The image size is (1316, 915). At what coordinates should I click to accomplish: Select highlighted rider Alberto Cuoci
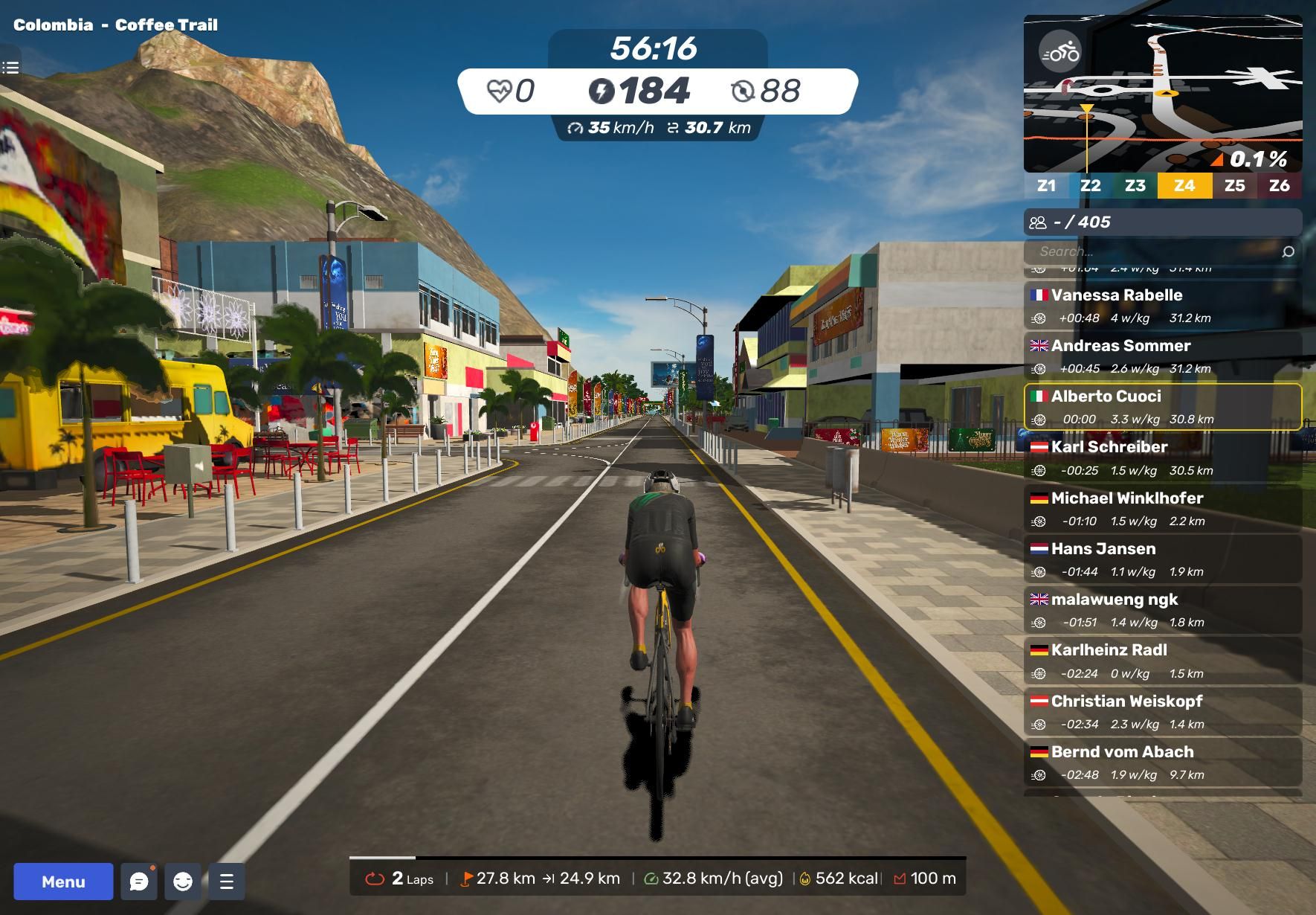tap(1162, 407)
